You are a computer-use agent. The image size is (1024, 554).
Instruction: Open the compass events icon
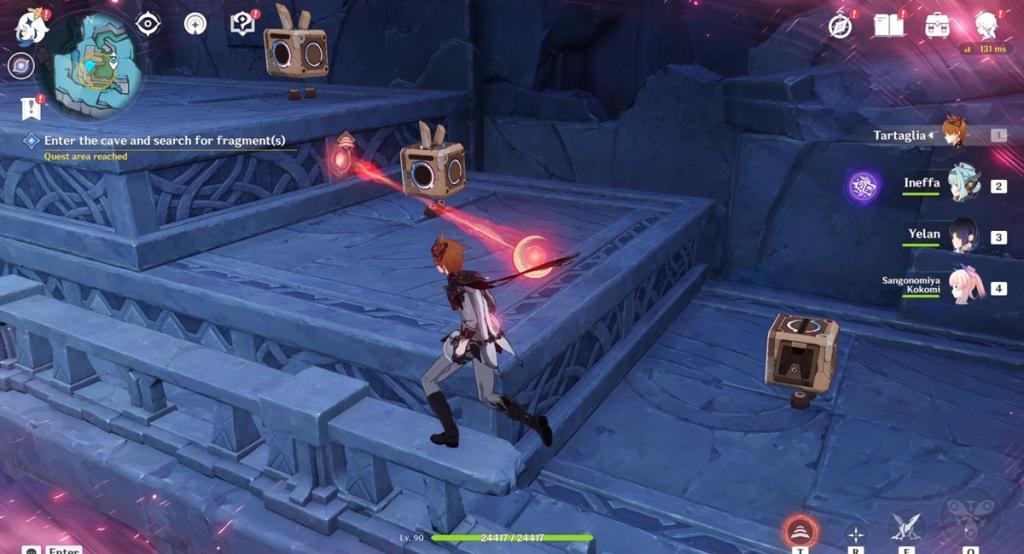point(841,25)
